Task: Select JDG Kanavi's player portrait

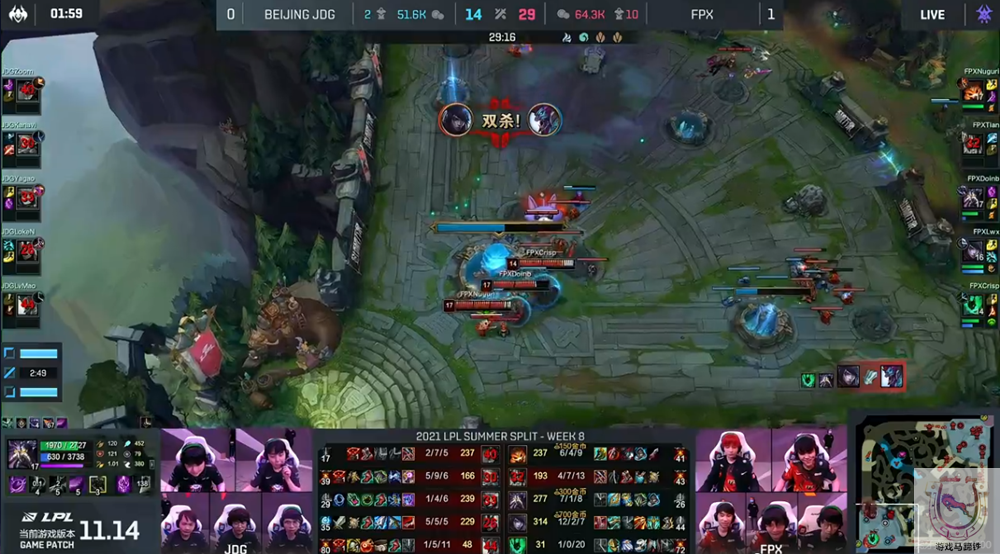Action: click(27, 142)
